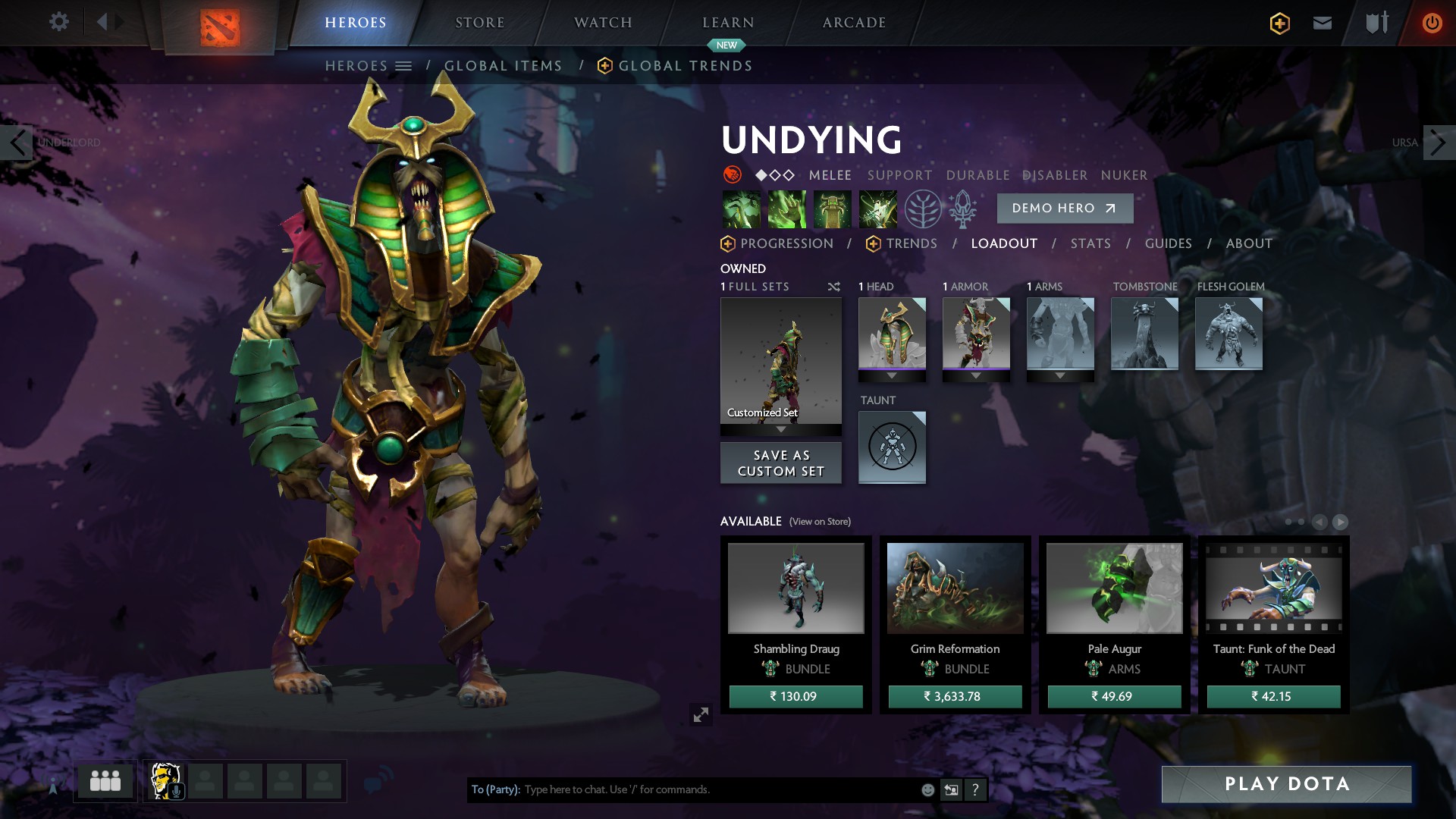
Task: Check notifications via the envelope icon
Action: [1322, 23]
